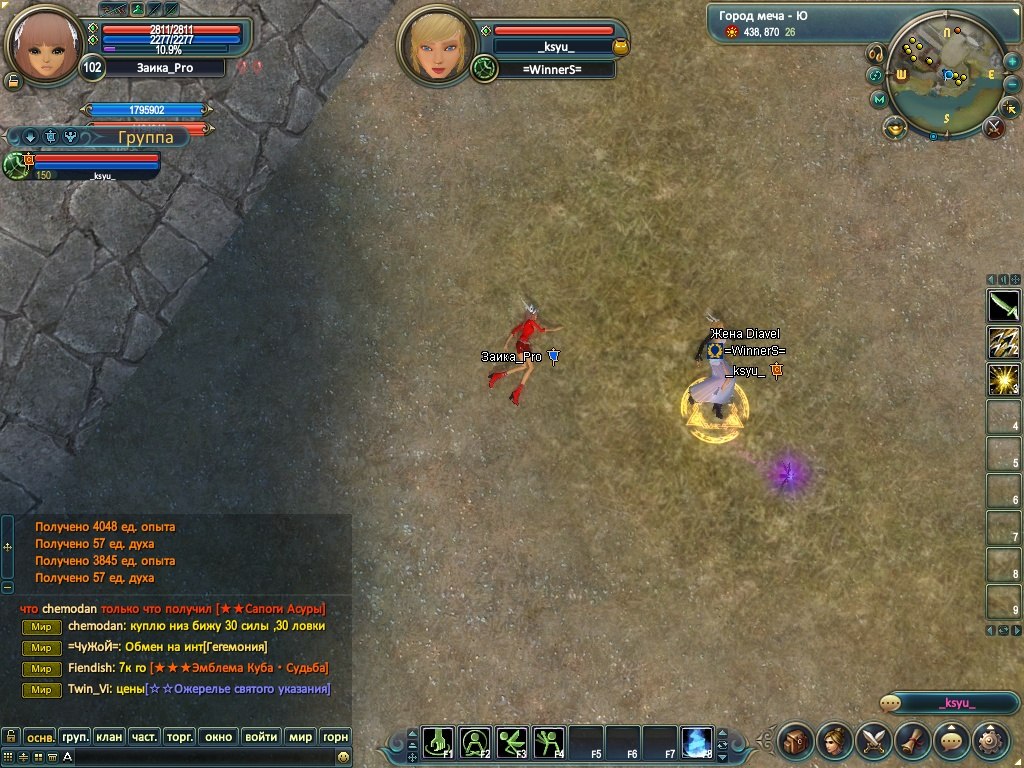Image resolution: width=1024 pixels, height=768 pixels.
Task: Open the emoticon smiley picker
Action: 343,757
